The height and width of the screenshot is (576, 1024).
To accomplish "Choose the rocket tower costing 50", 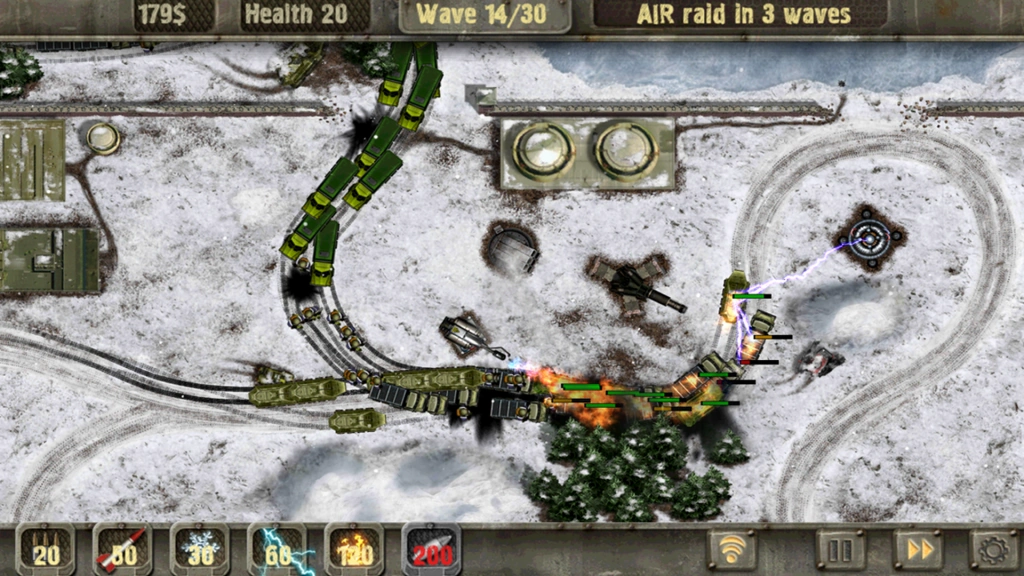I will pos(123,548).
